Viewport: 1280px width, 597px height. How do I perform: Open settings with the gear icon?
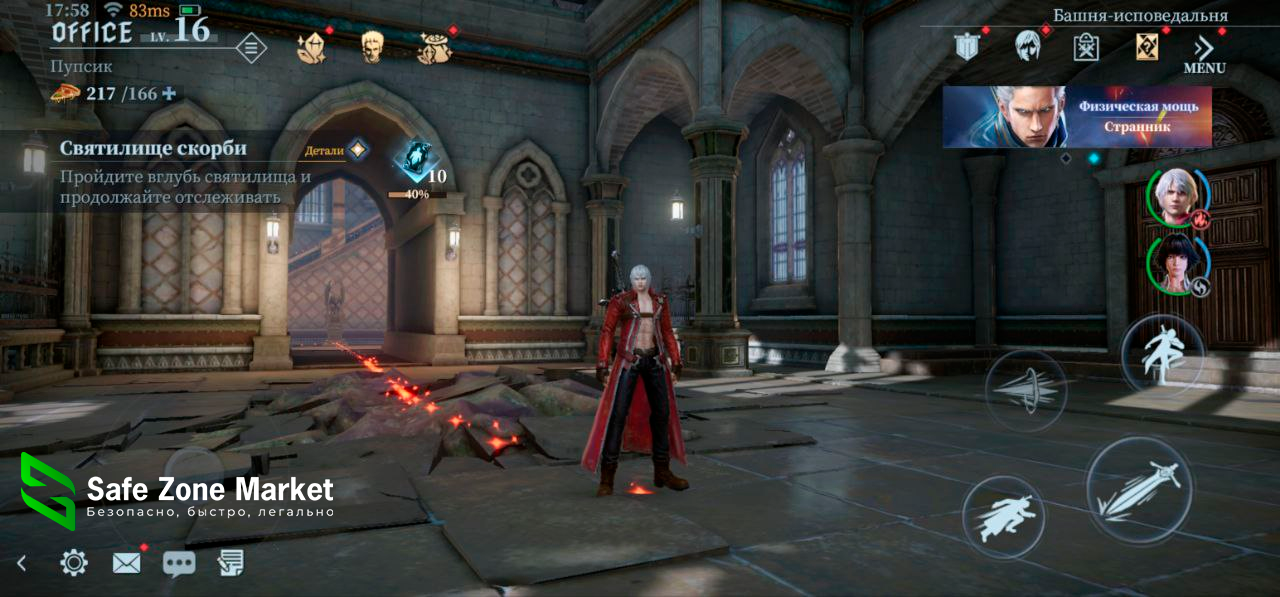[x=73, y=563]
